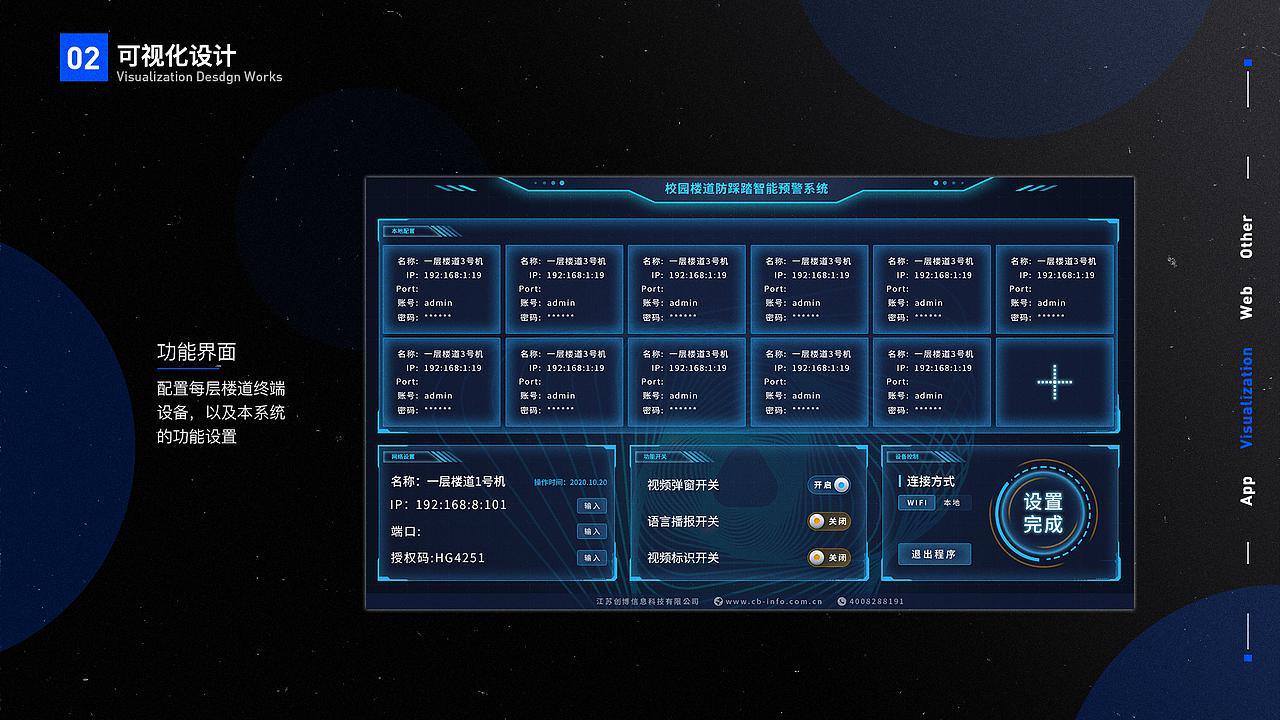1280x720 pixels.
Task: Click the globe icon before www.cb-info.com.cn
Action: coord(718,601)
